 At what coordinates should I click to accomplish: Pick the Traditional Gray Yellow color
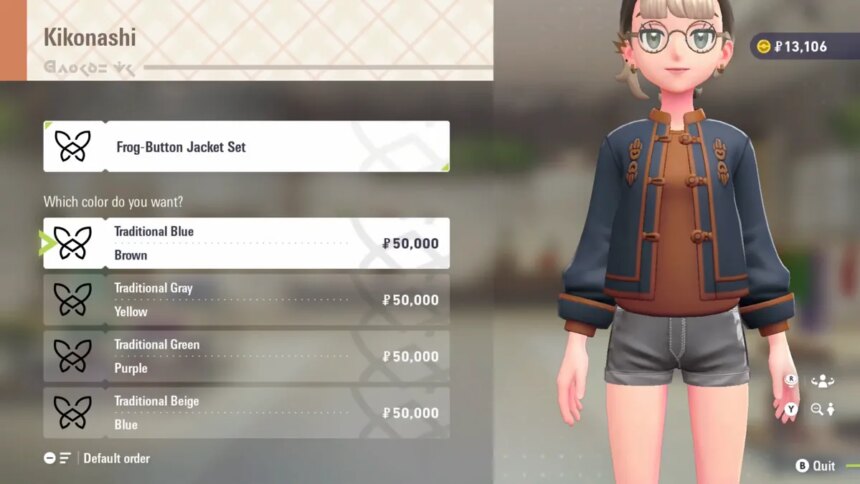246,300
